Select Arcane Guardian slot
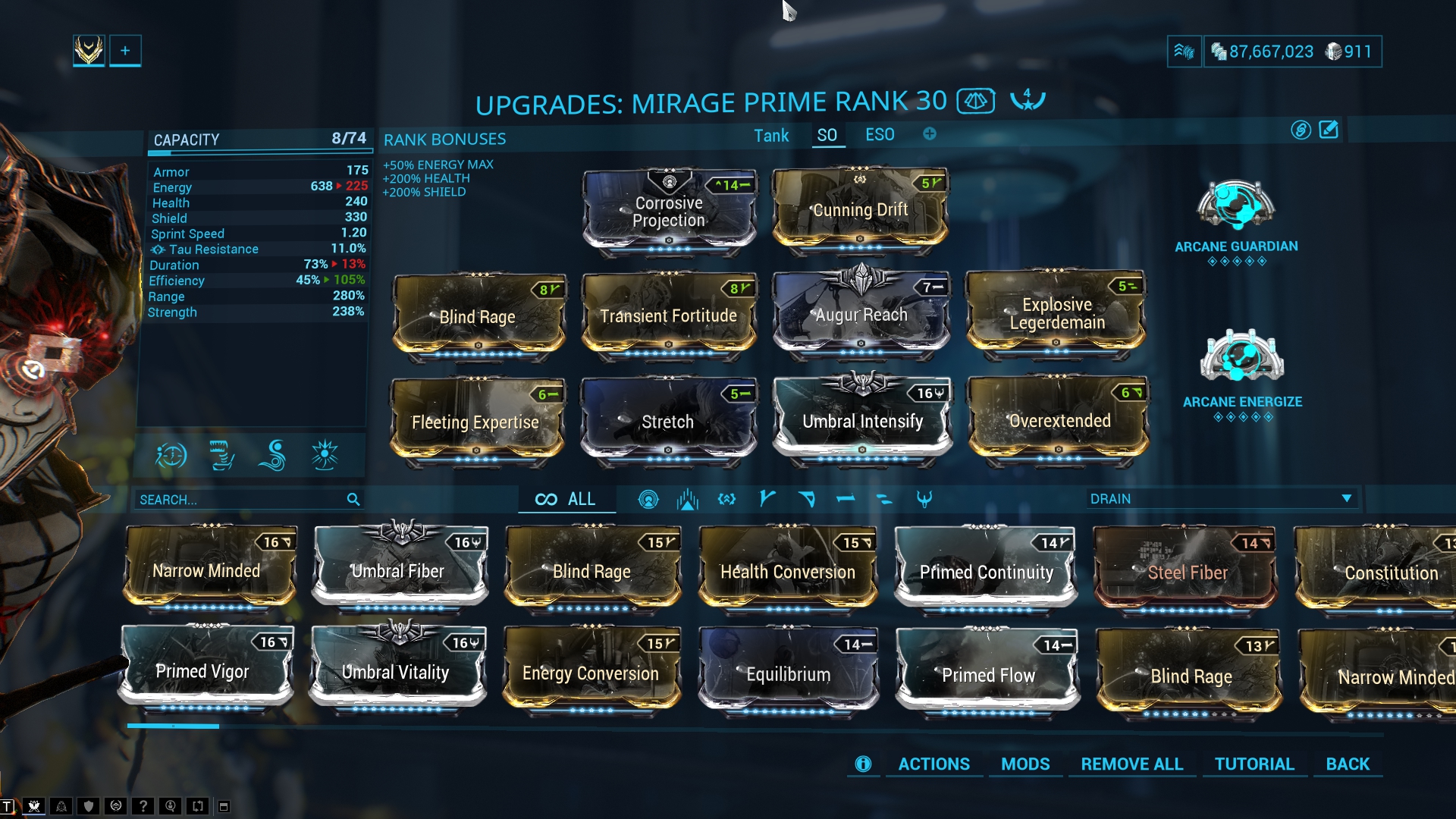This screenshot has width=1456, height=819. click(1236, 207)
